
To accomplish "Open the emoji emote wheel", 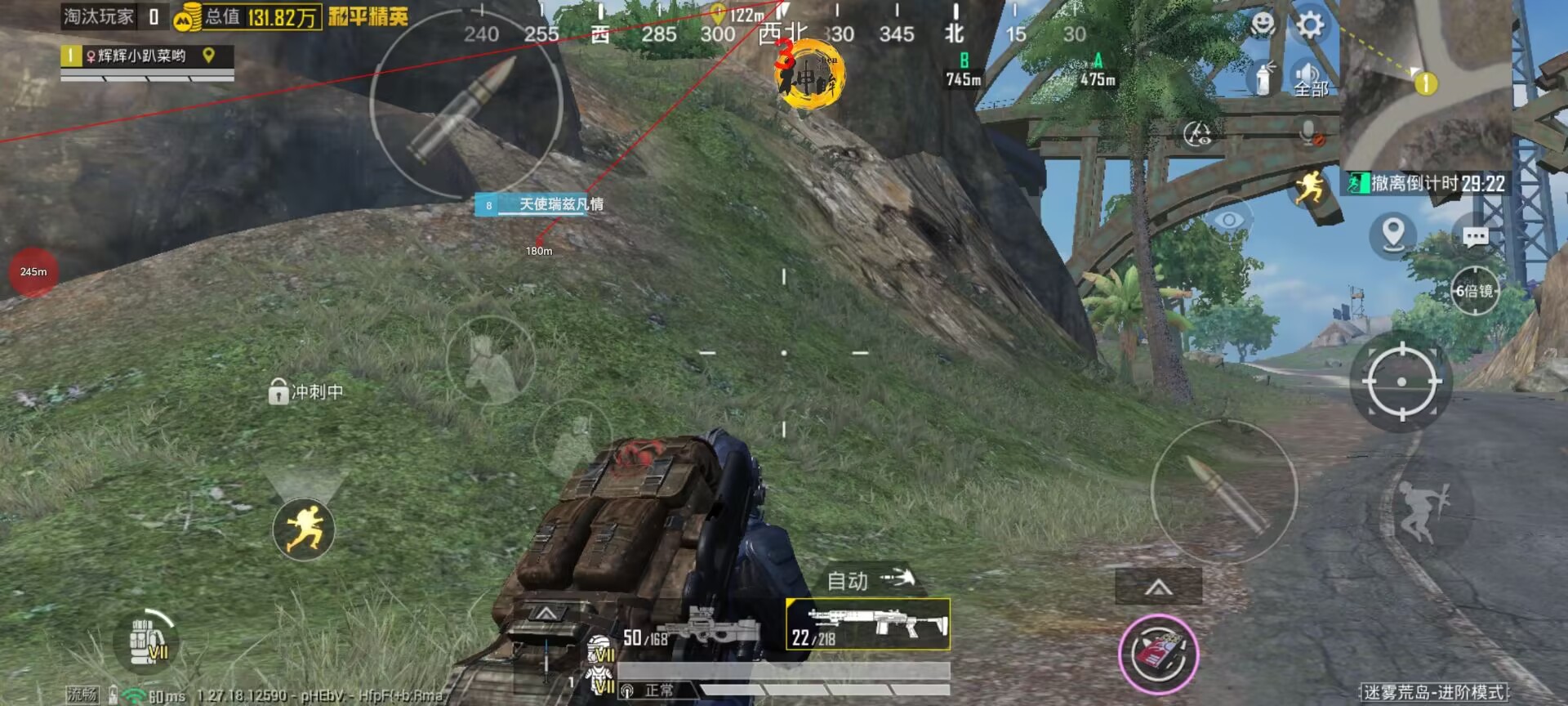I will click(x=1263, y=25).
